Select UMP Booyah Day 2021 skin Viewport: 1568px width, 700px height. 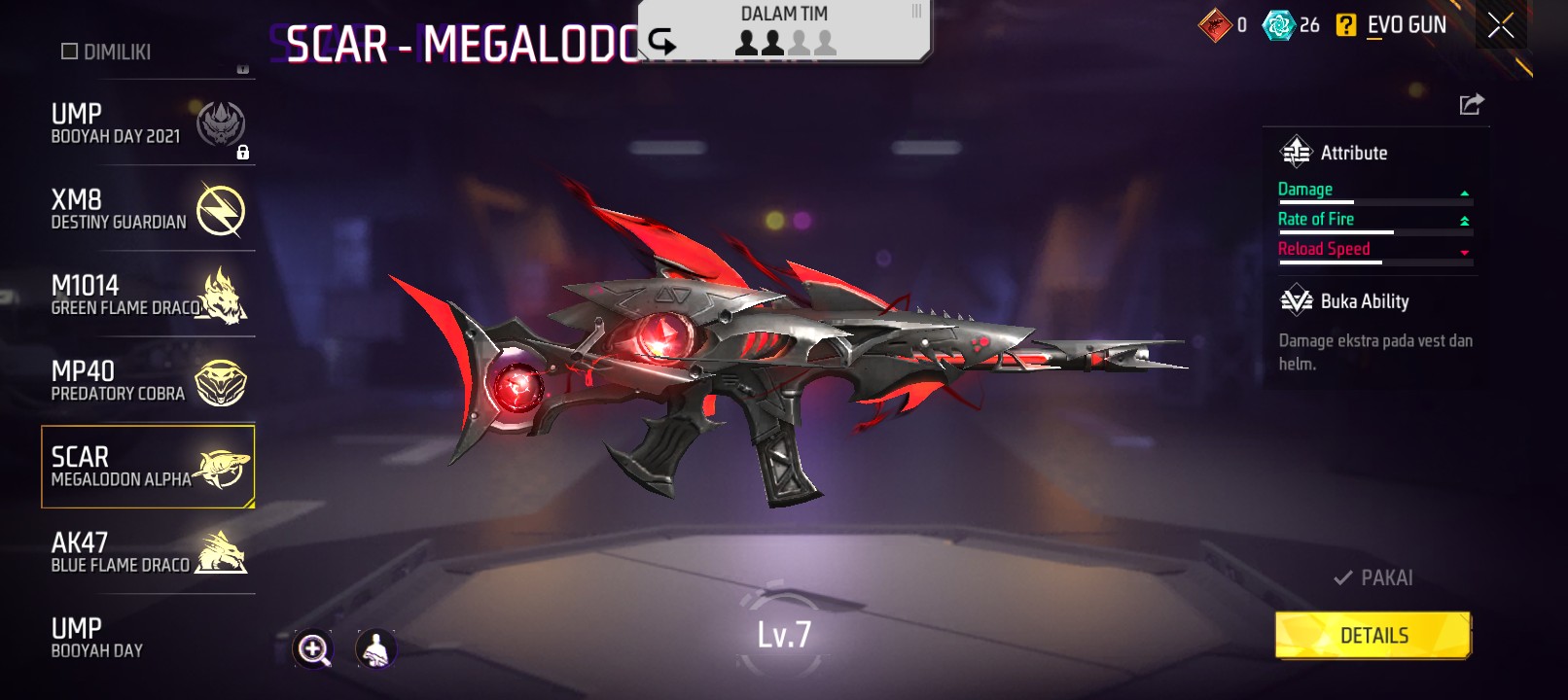tap(147, 124)
